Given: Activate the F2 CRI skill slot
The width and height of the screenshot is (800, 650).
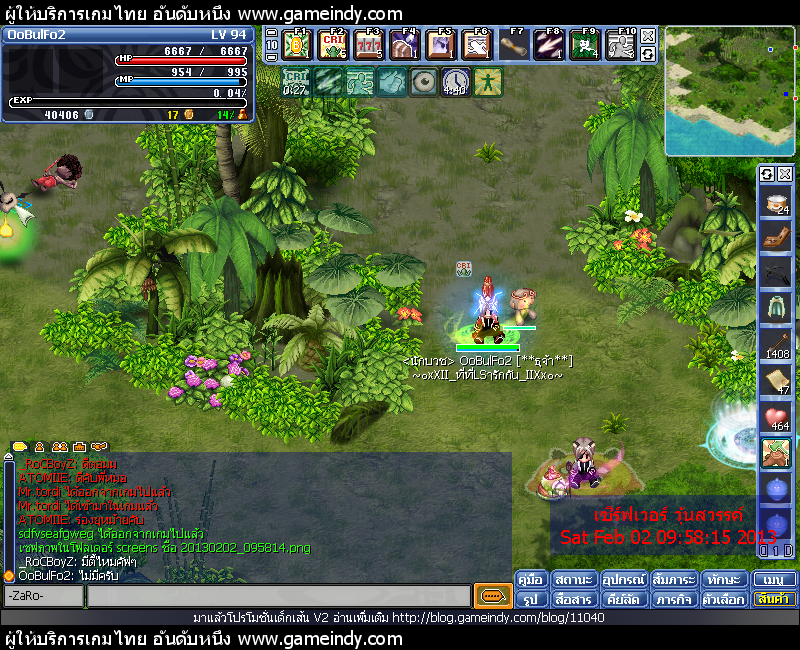Looking at the screenshot, I should coord(333,45).
